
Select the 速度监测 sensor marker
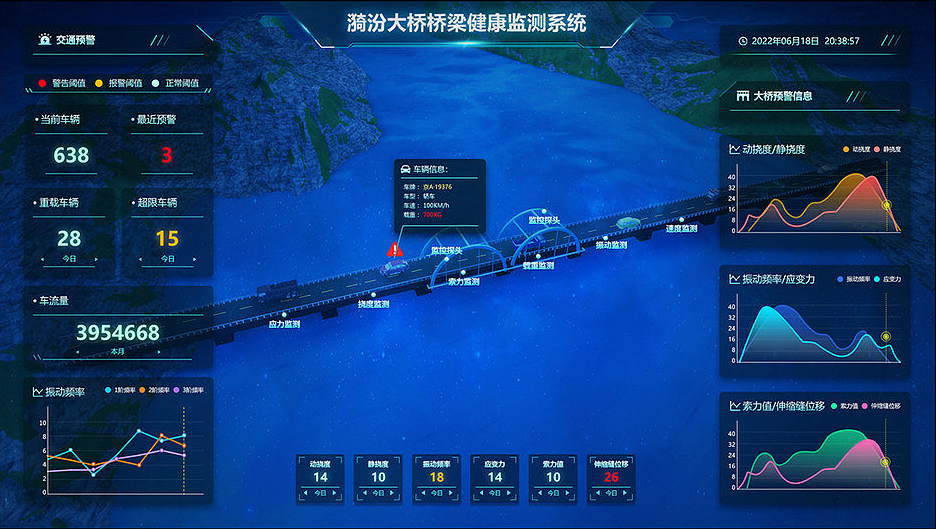point(682,229)
